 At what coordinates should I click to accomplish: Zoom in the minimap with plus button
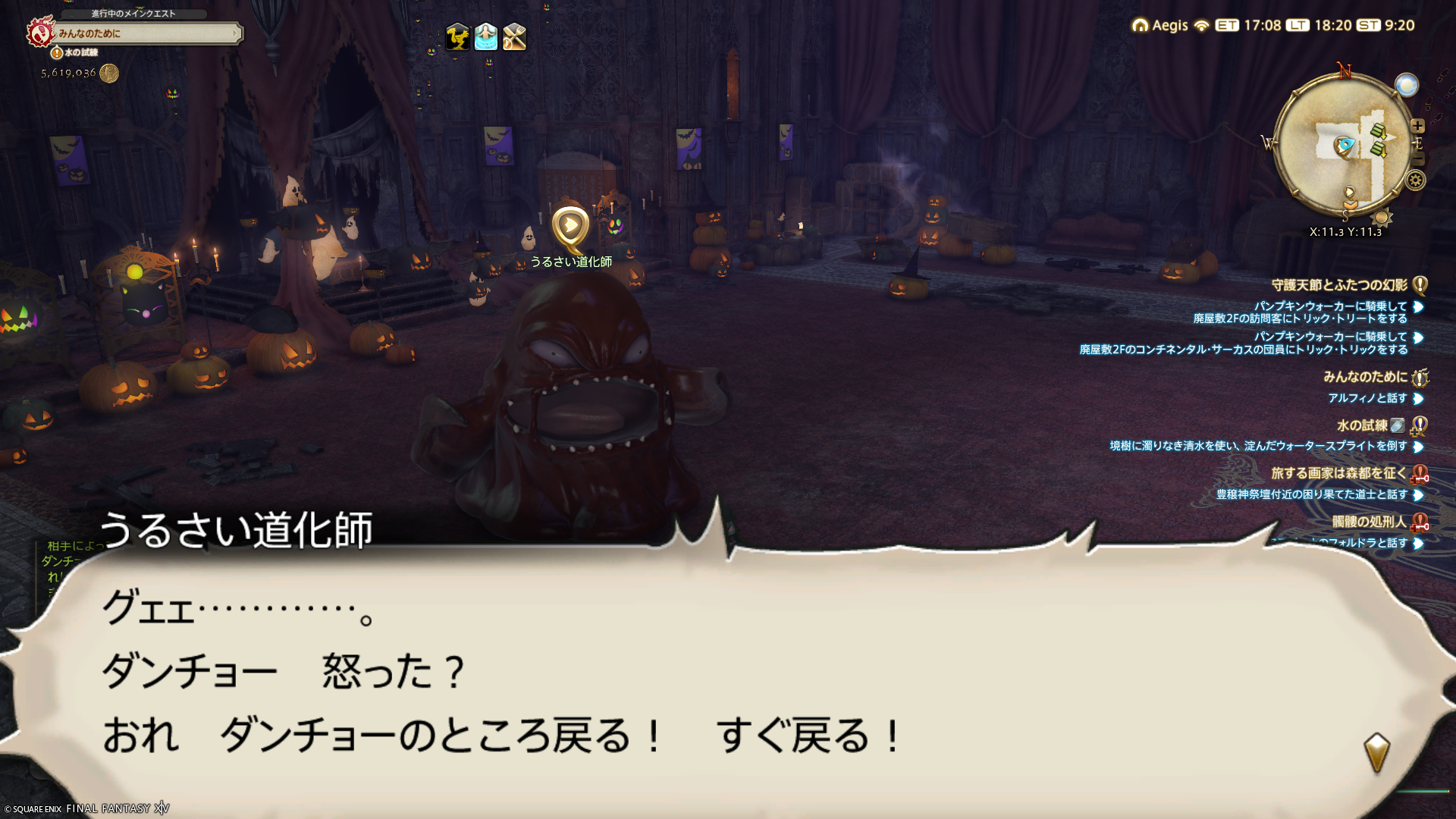(1417, 126)
